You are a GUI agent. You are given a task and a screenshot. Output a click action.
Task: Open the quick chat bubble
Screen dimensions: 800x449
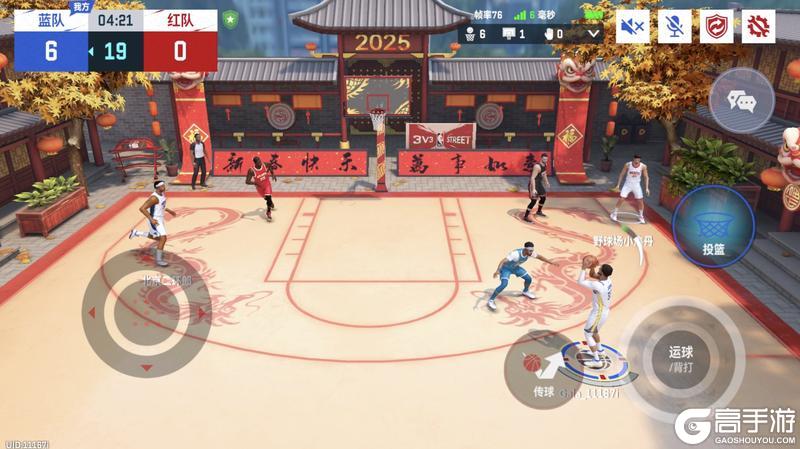(x=741, y=100)
